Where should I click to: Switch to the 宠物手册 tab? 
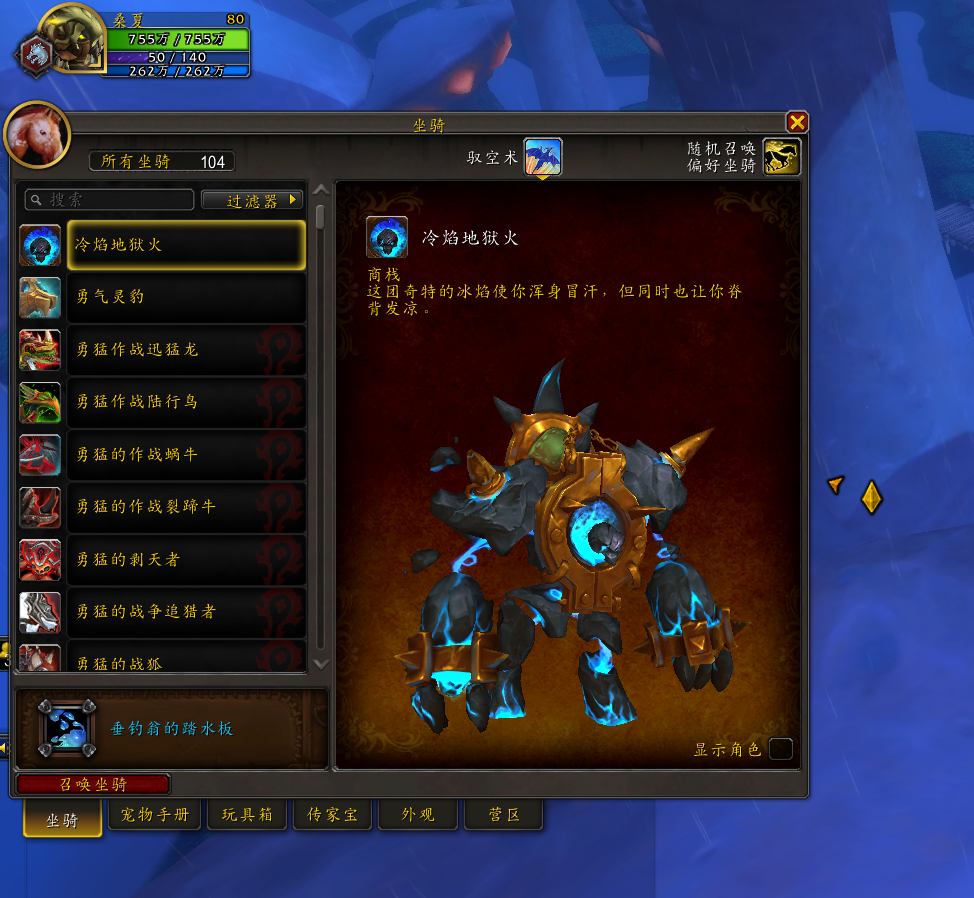click(x=154, y=815)
